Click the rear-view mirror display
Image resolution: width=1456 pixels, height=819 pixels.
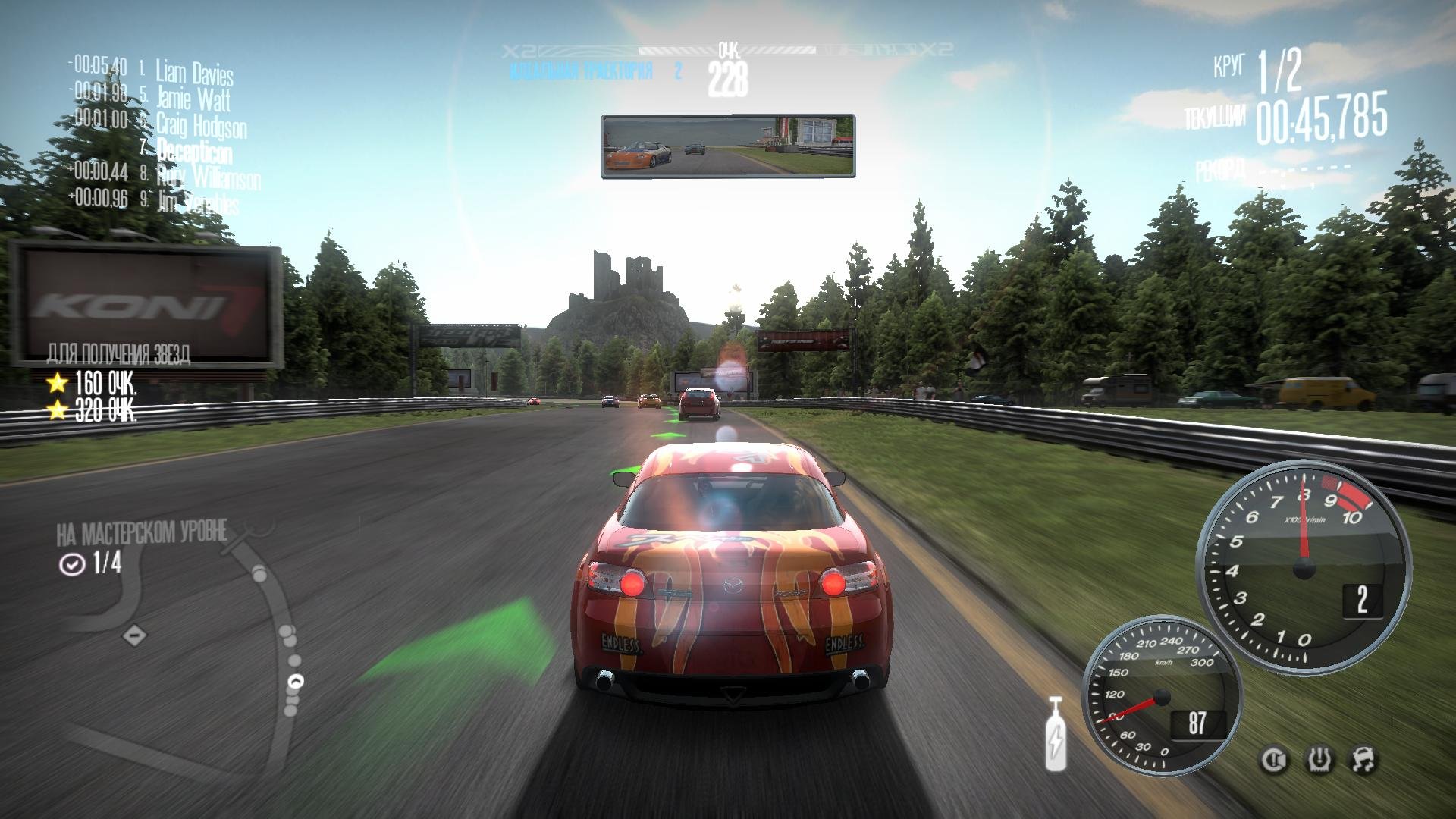coord(728,146)
